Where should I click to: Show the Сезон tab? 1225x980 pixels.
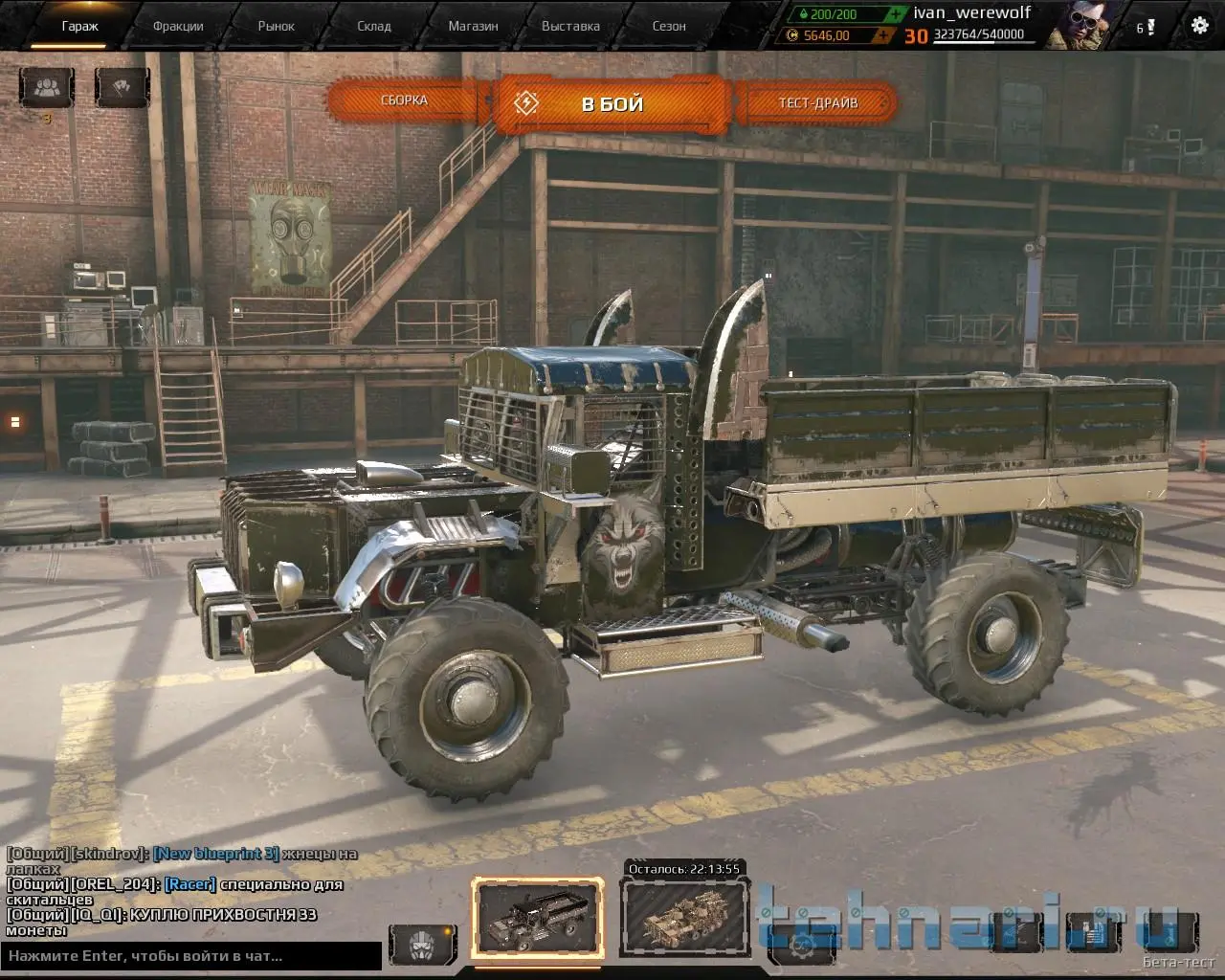click(669, 26)
